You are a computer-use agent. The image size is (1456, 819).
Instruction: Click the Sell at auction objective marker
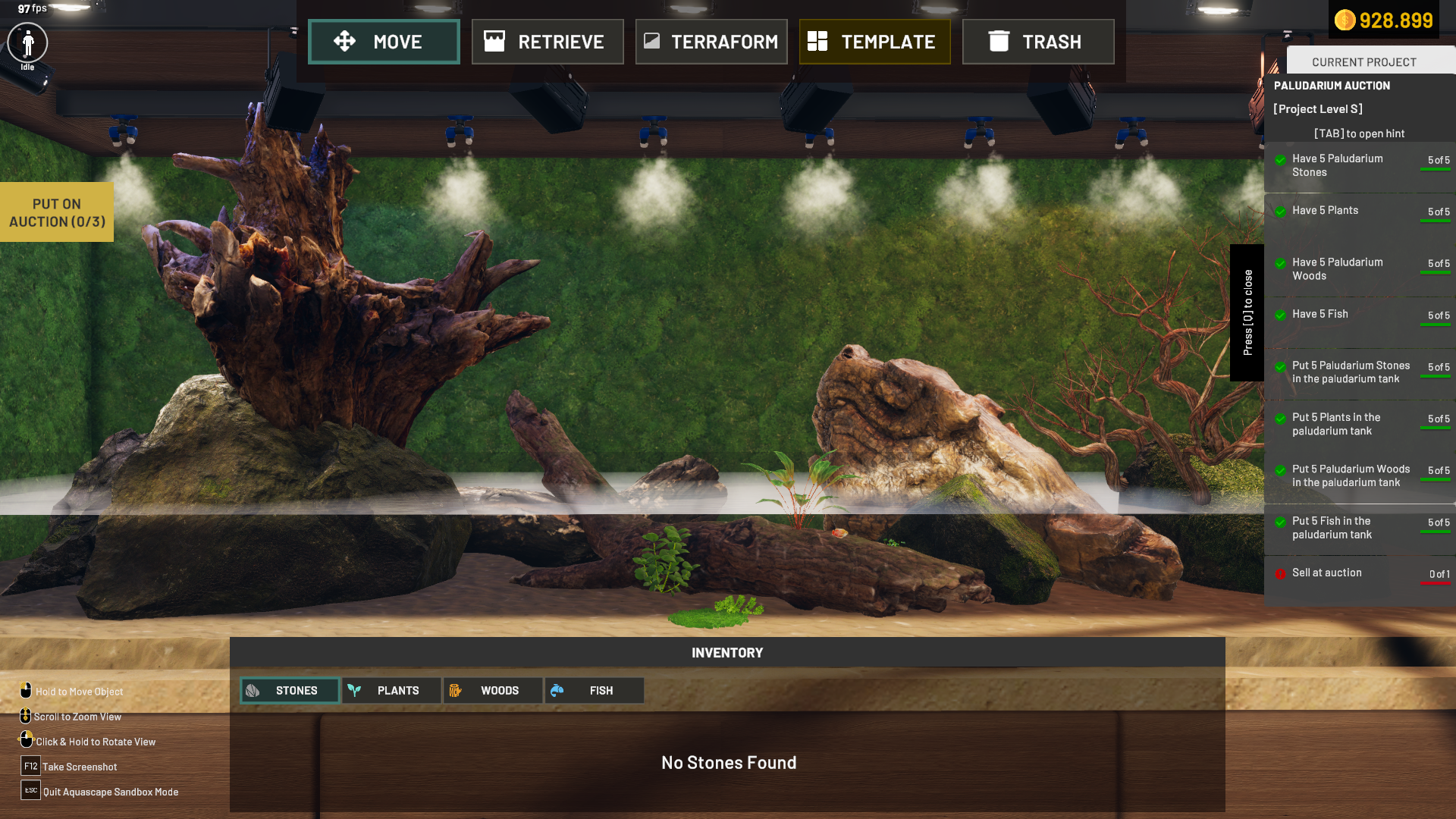pos(1281,573)
